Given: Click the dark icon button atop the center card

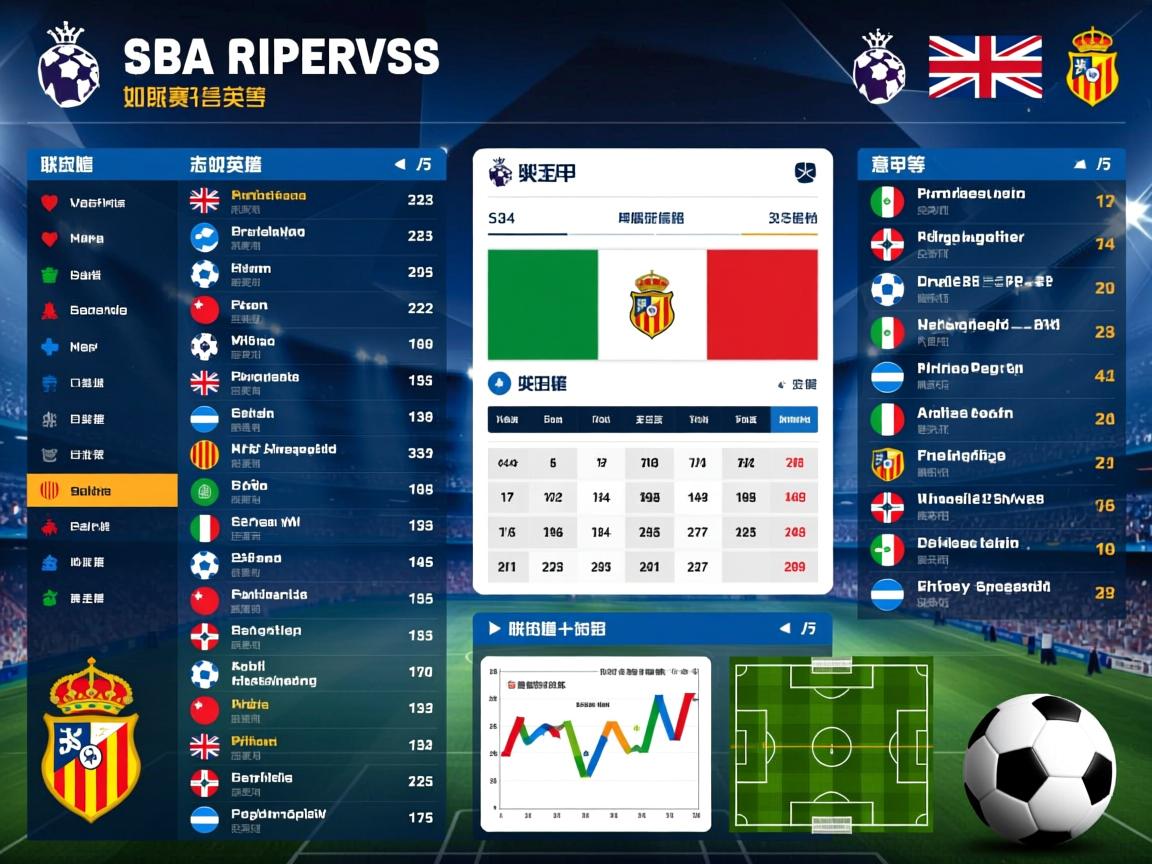Looking at the screenshot, I should click(x=805, y=173).
